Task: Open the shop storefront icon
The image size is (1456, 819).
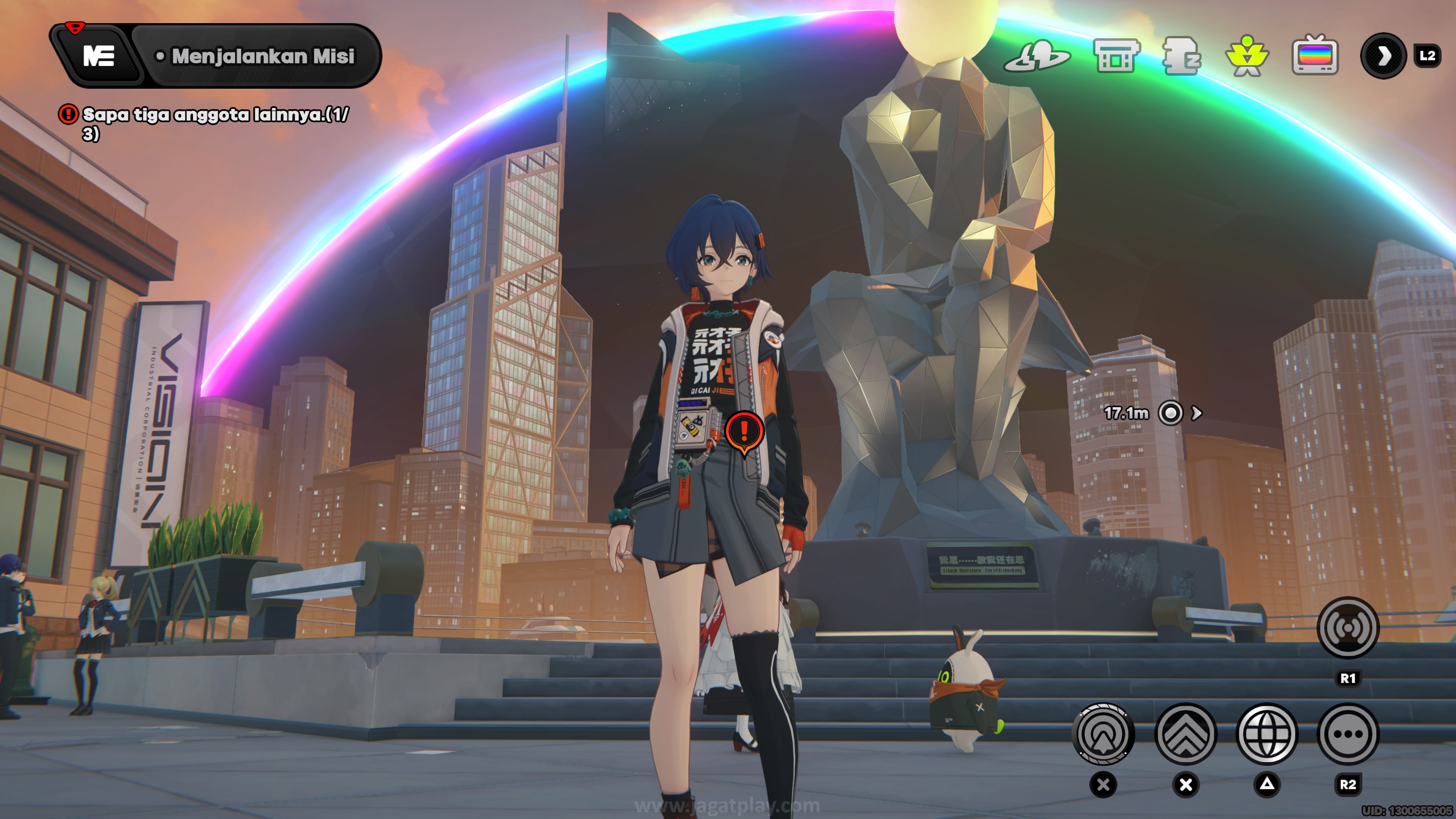Action: (1116, 56)
